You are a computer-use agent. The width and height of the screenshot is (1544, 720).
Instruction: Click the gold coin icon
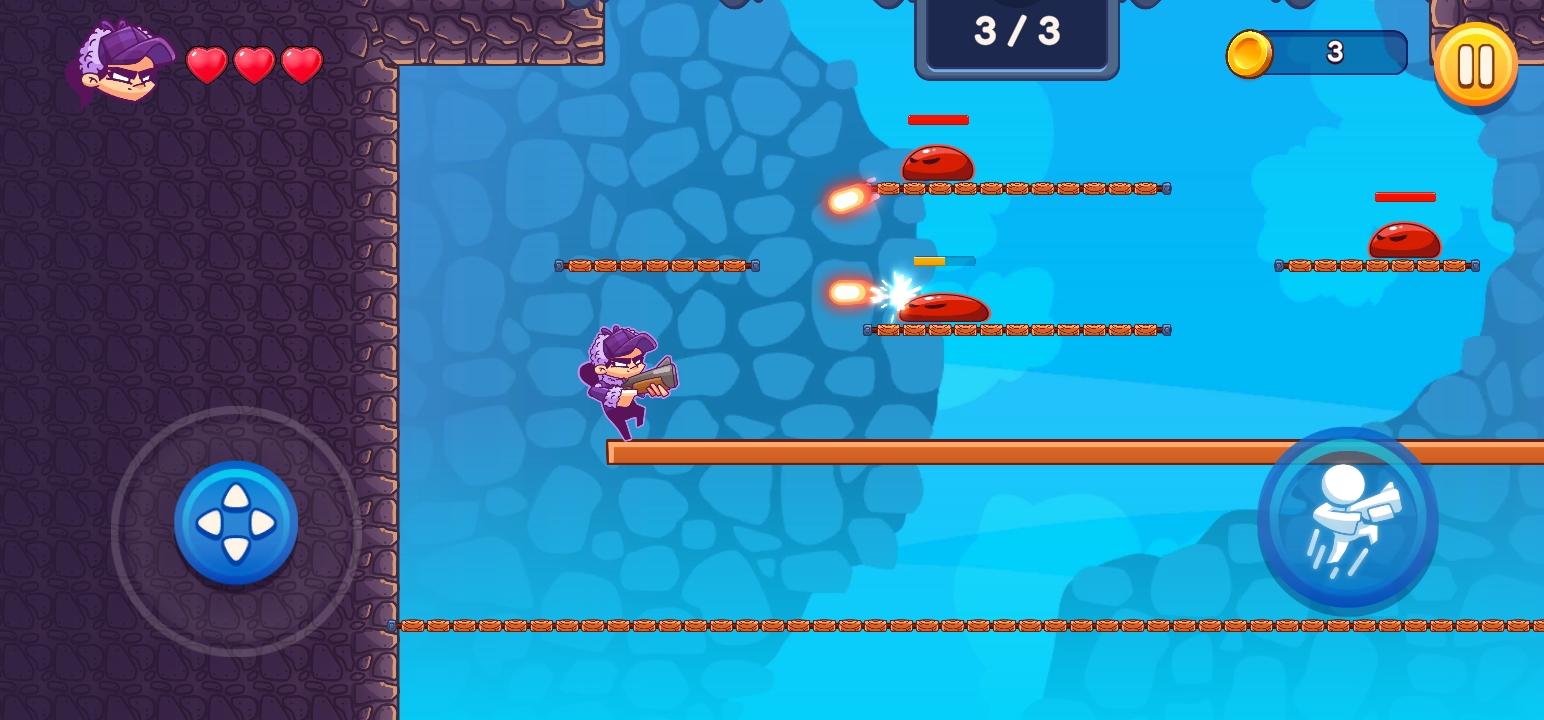(x=1248, y=54)
